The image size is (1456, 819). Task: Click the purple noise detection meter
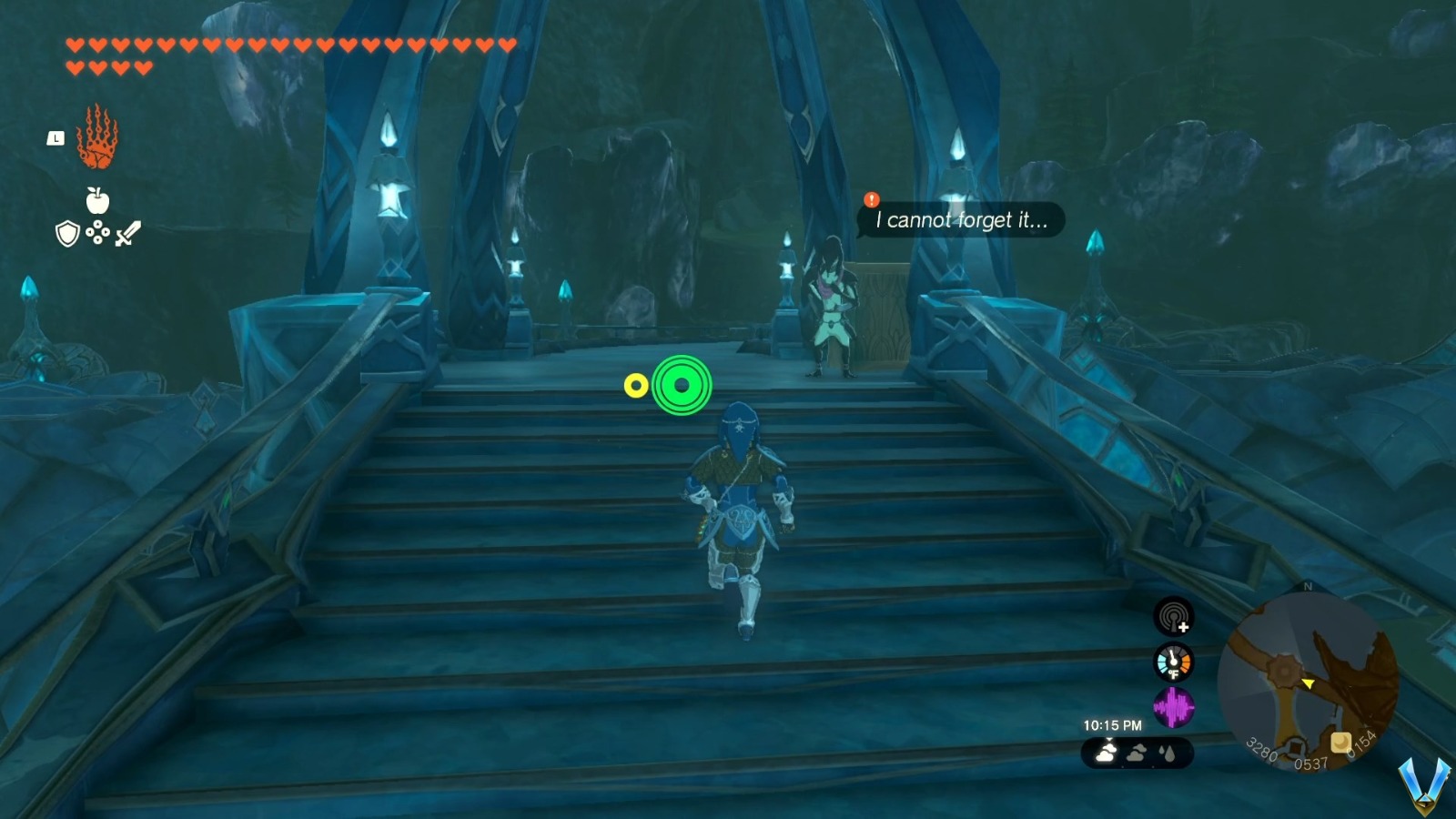[x=1172, y=708]
